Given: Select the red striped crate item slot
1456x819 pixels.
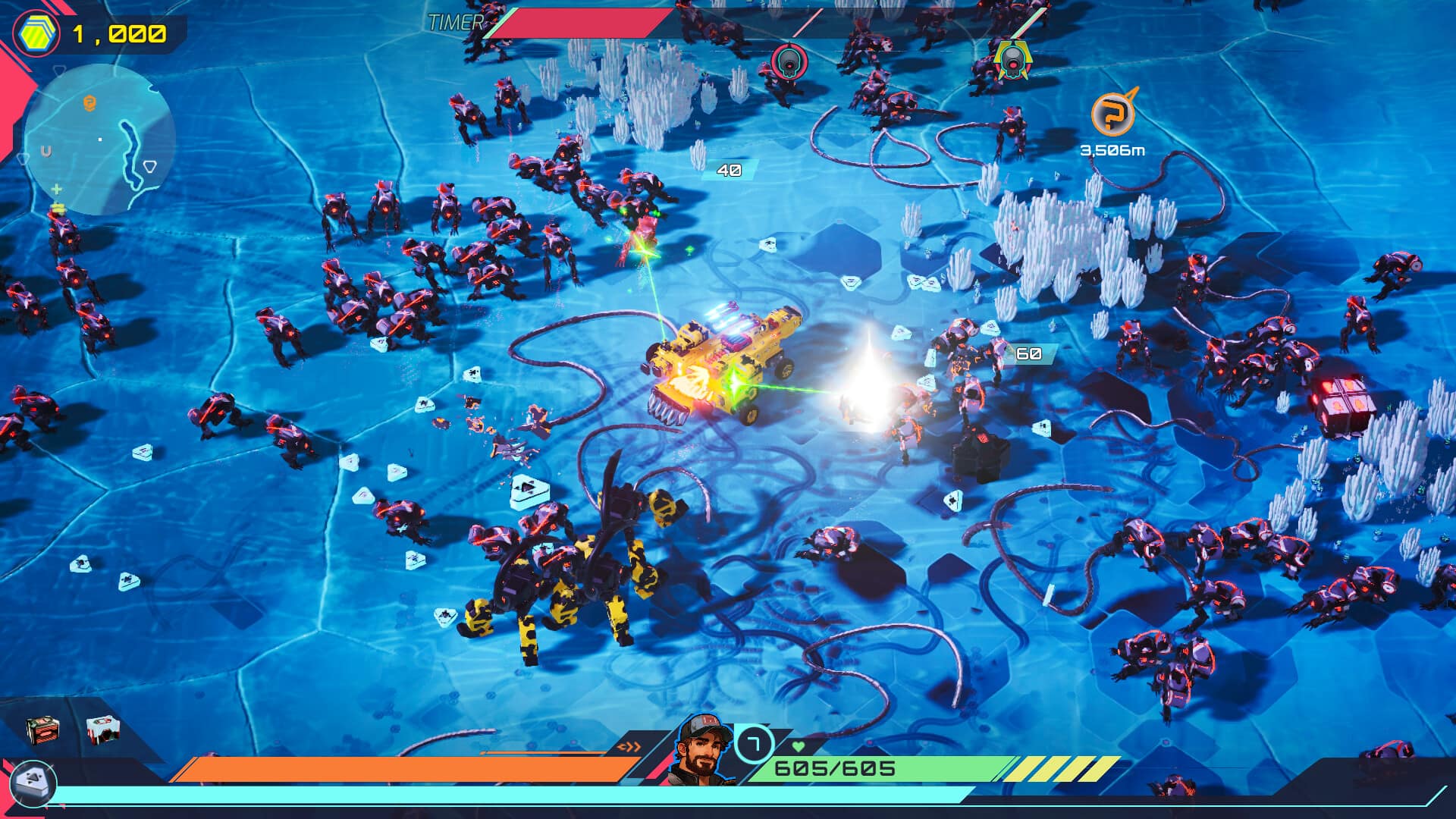Looking at the screenshot, I should [42, 730].
